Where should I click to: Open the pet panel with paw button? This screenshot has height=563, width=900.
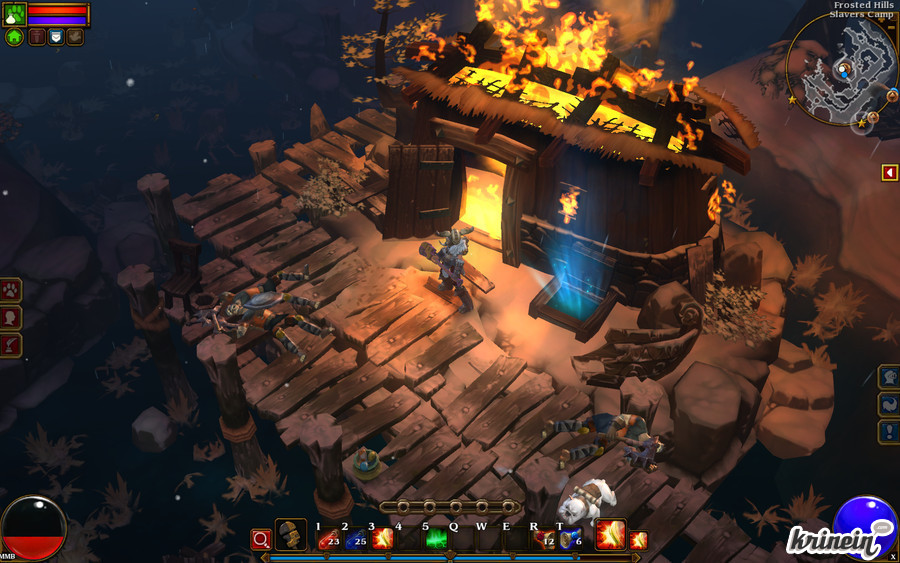11,291
